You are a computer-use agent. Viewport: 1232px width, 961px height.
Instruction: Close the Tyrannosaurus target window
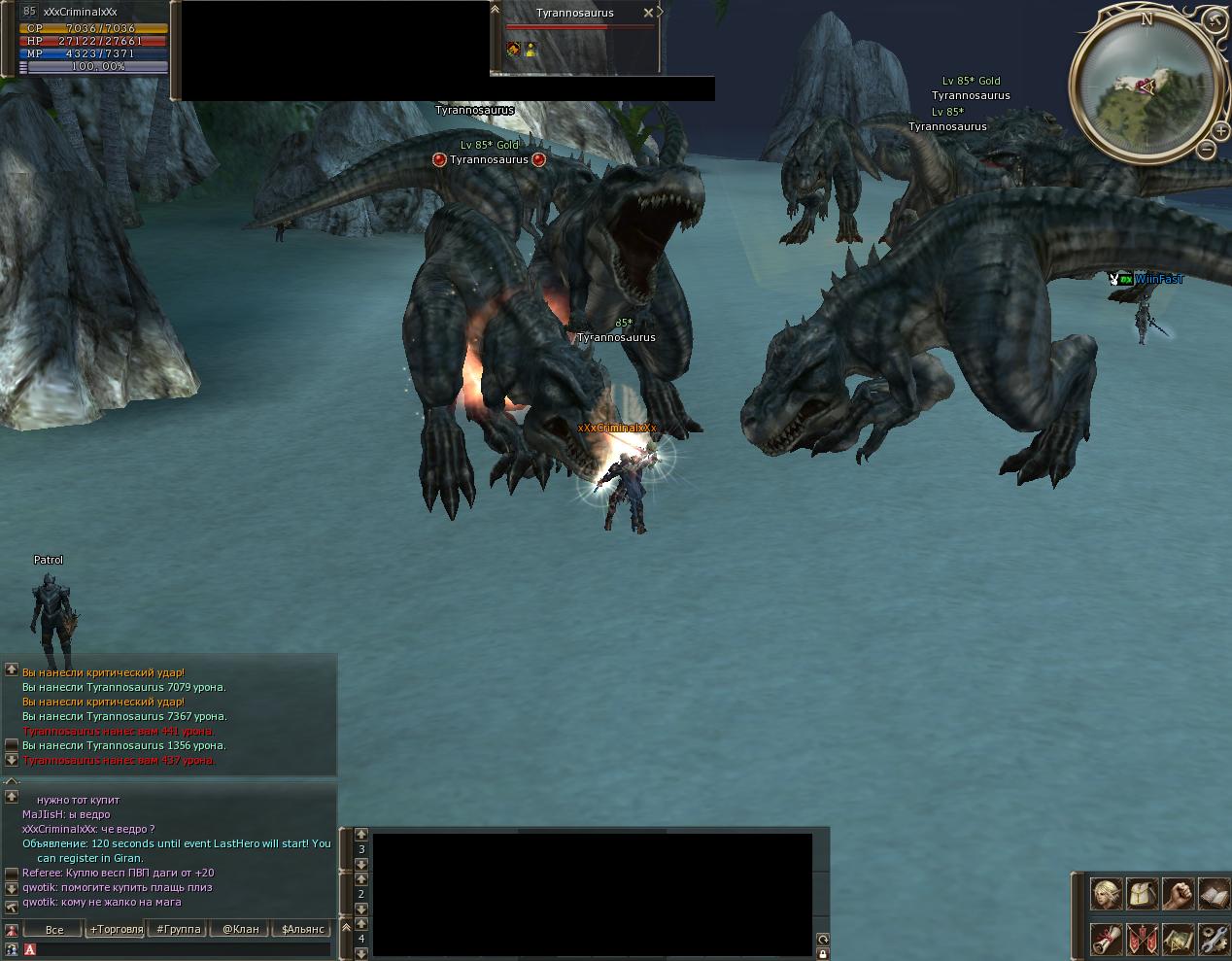coord(648,13)
